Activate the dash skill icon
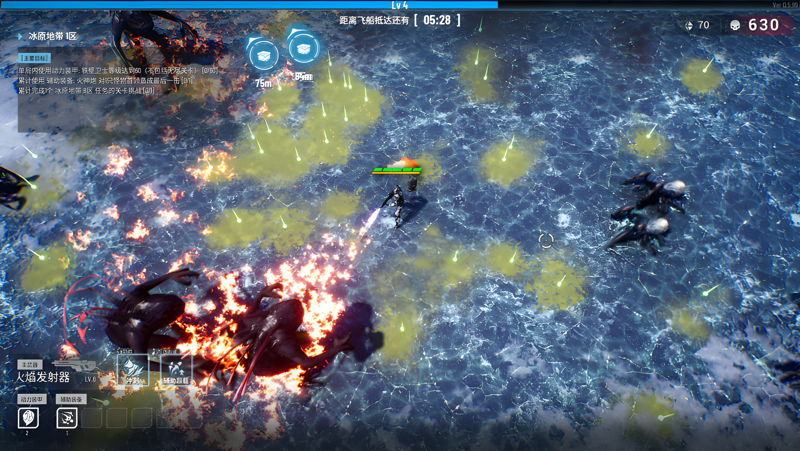 pos(132,369)
